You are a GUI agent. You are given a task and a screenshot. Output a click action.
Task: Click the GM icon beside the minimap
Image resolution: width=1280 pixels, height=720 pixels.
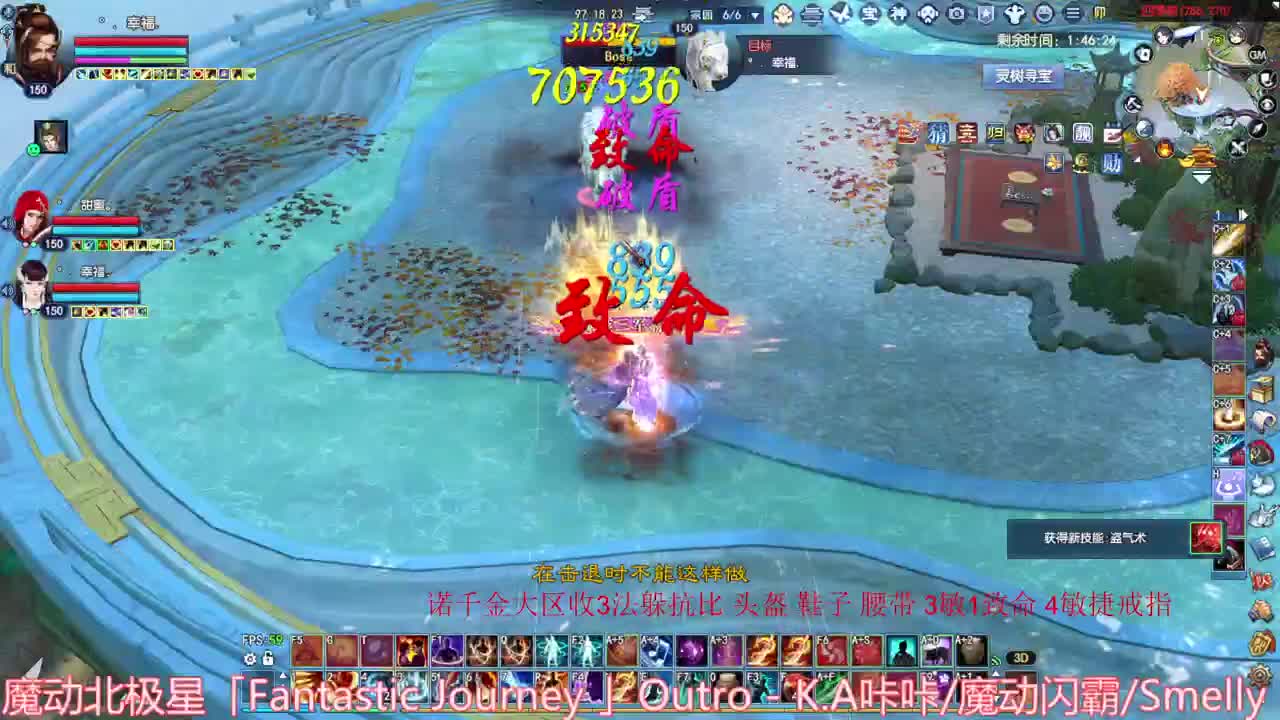pyautogui.click(x=1257, y=56)
